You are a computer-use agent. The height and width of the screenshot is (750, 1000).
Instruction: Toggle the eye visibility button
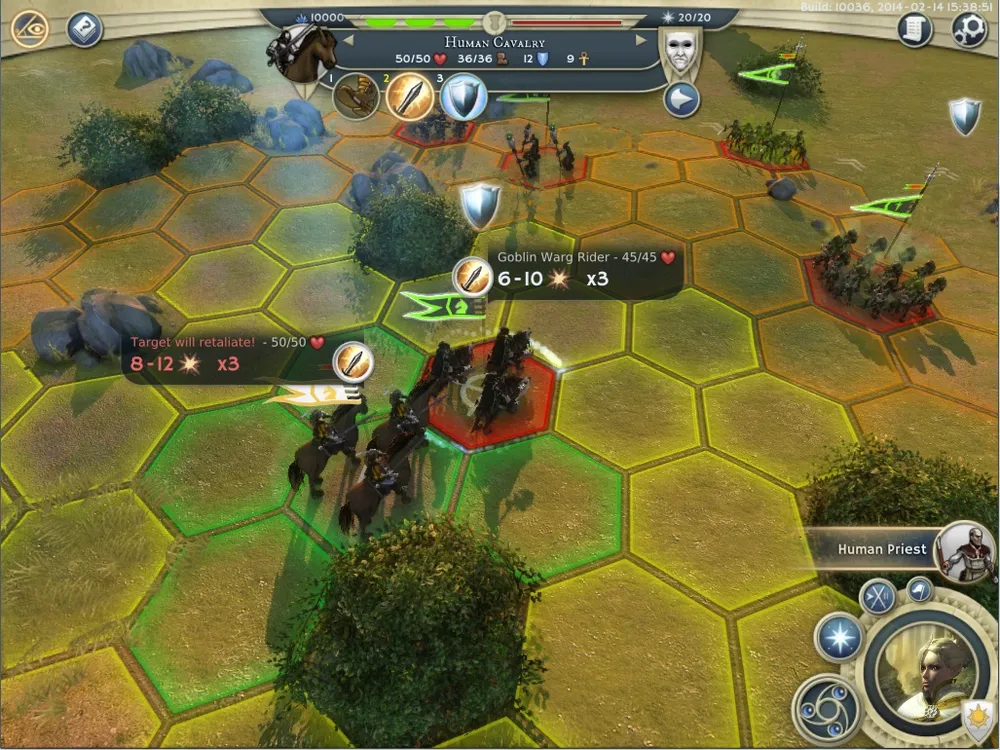30,29
